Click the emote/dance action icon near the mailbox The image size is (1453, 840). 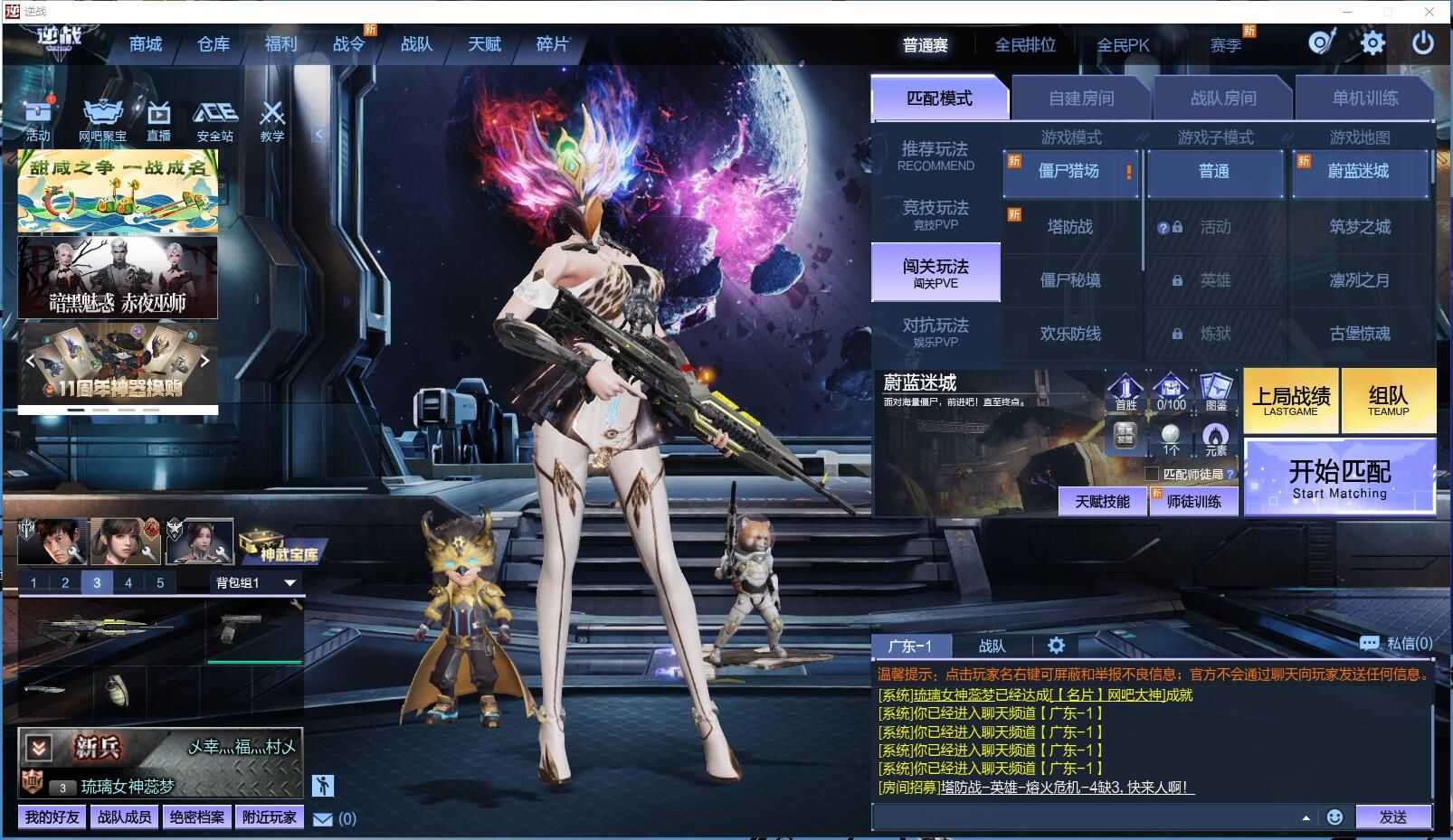coord(323,785)
